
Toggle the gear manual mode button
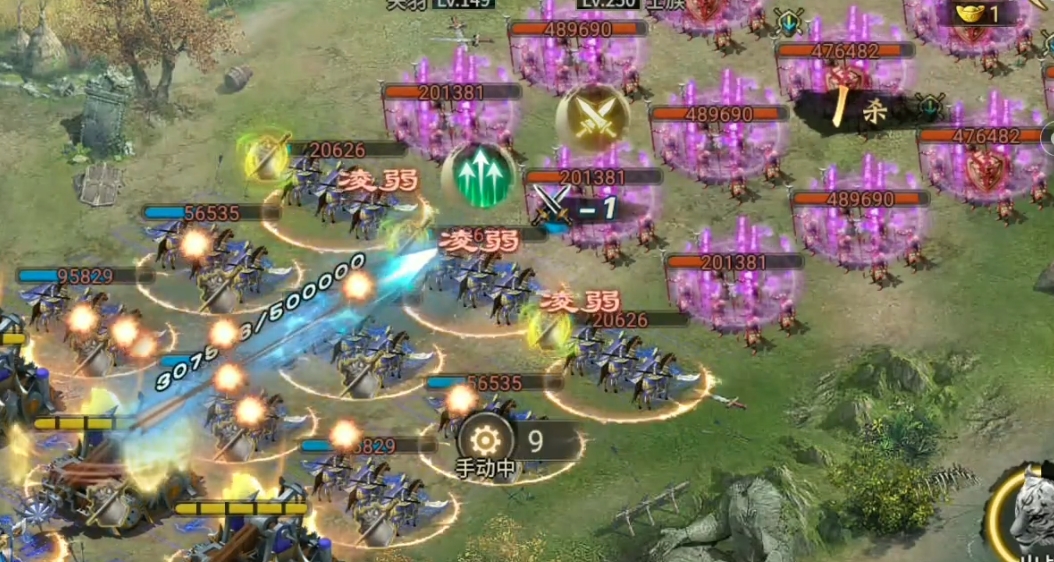(x=485, y=440)
